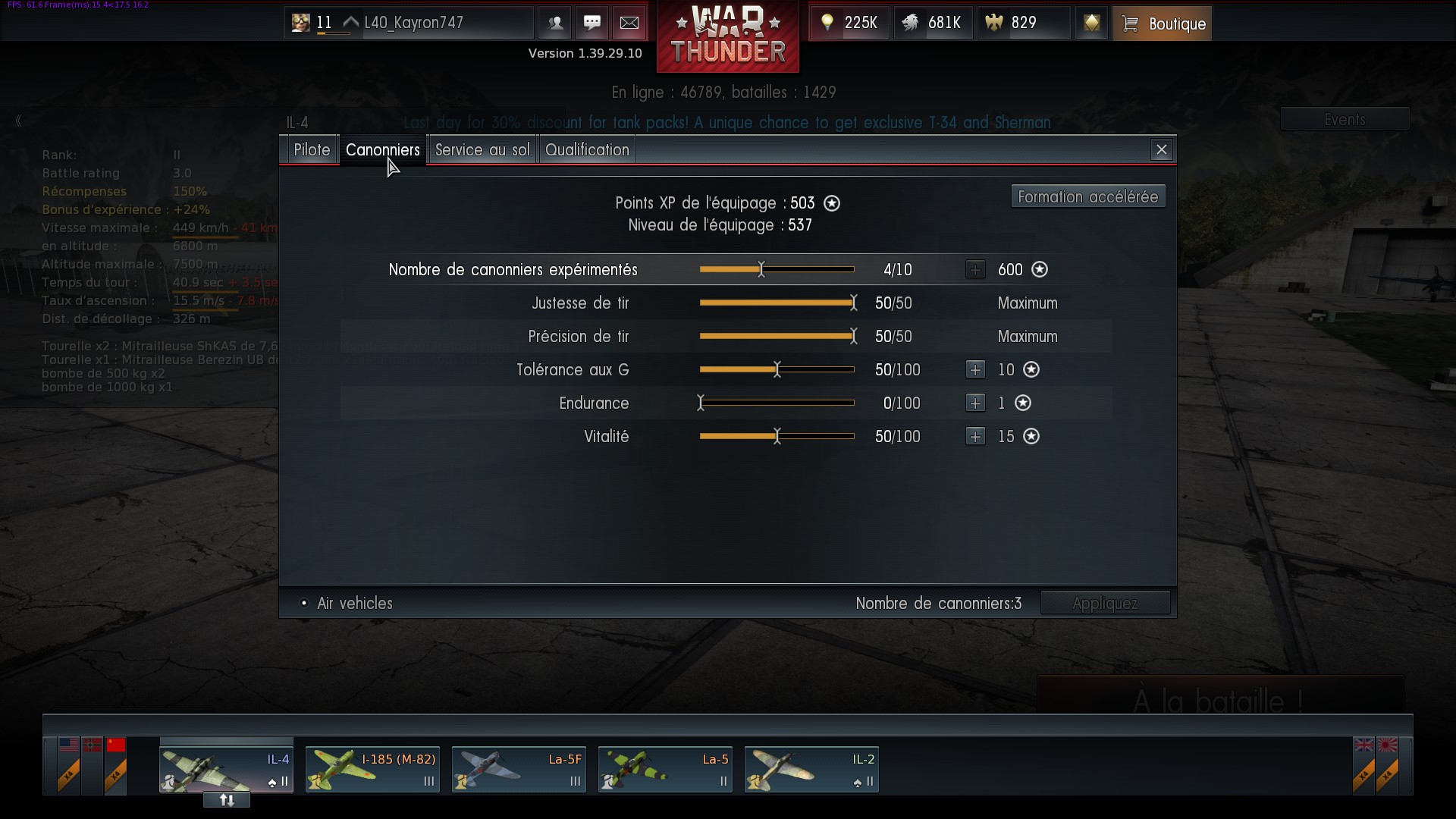Raise Endurance using its plus button
Screen dimensions: 1456x819
pos(975,403)
